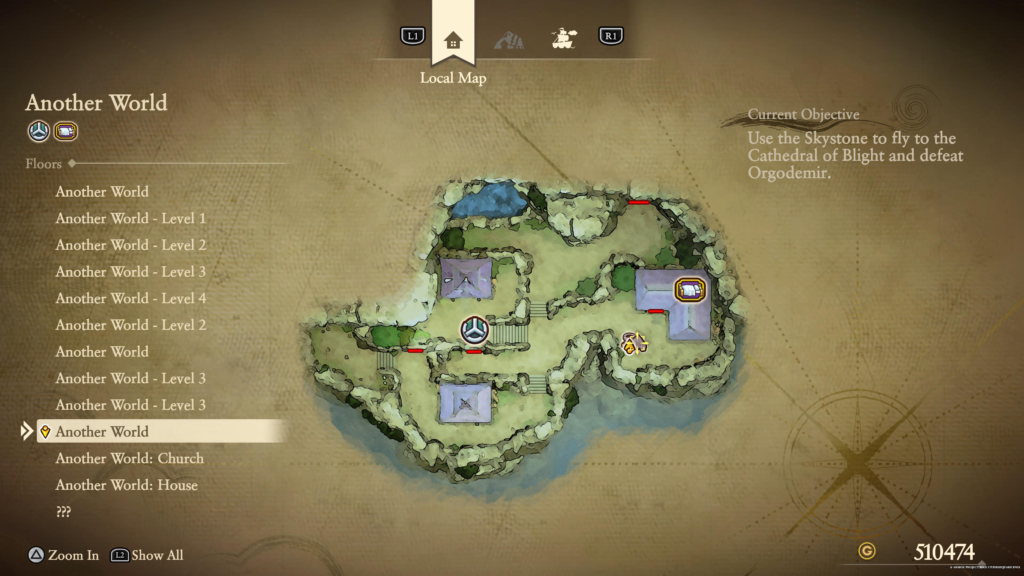Click the scroll legend icon under title
1024x576 pixels.
[66, 131]
